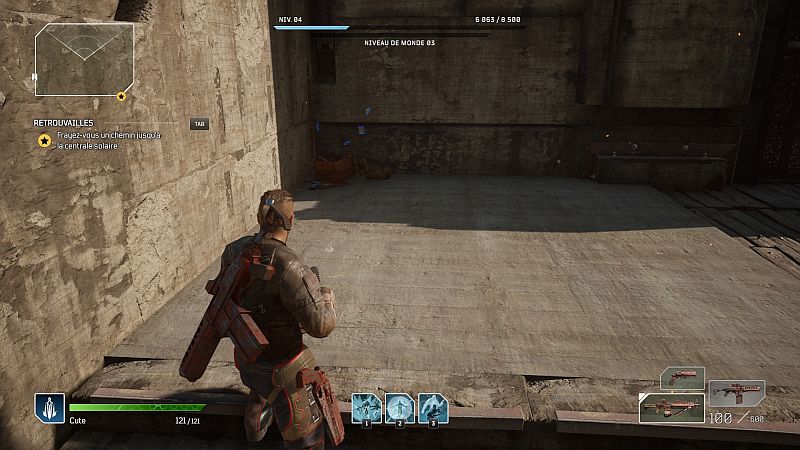Click the yellow star quest marker on minimap

pos(121,96)
